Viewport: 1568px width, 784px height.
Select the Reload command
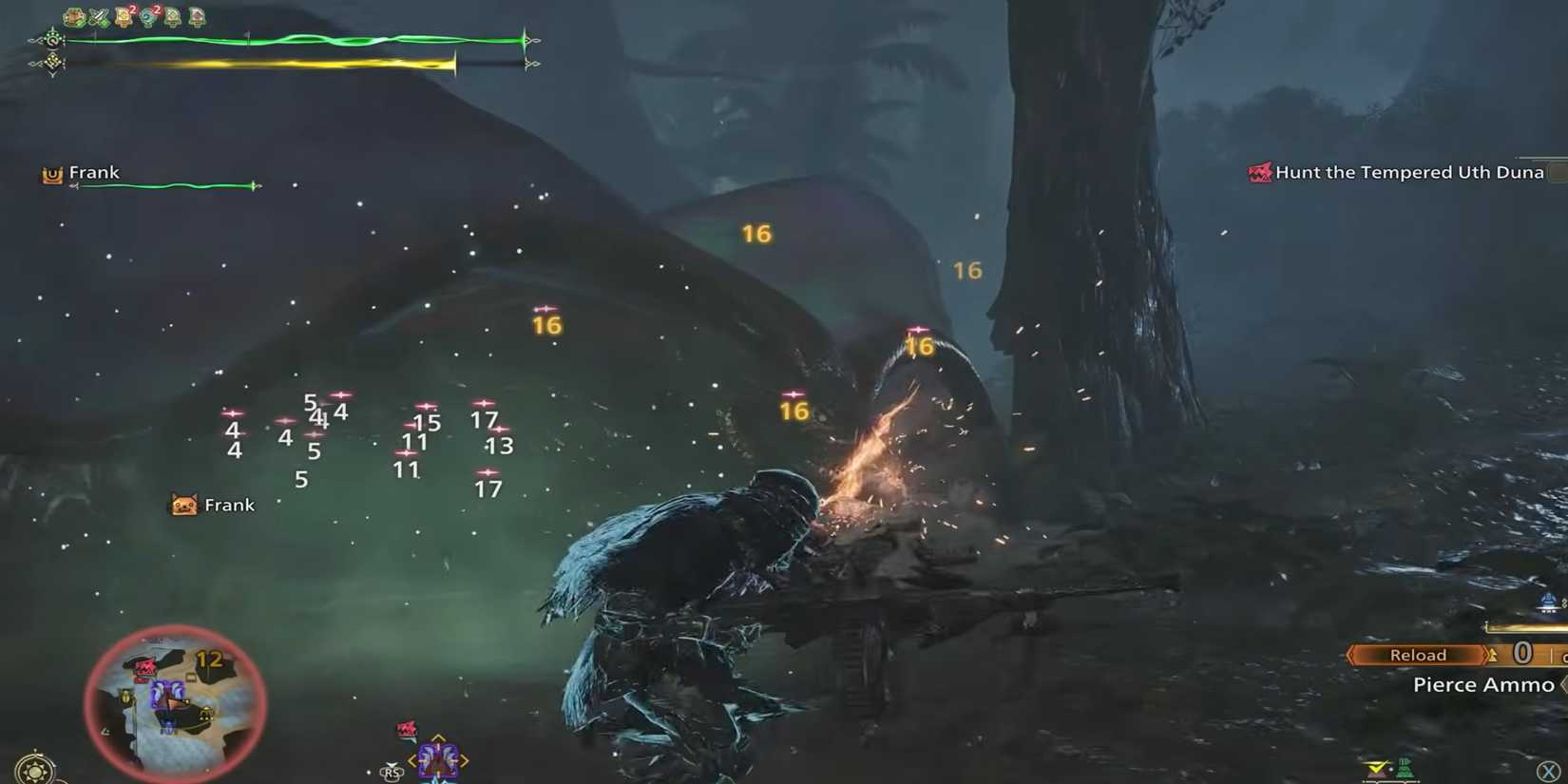coord(1419,654)
